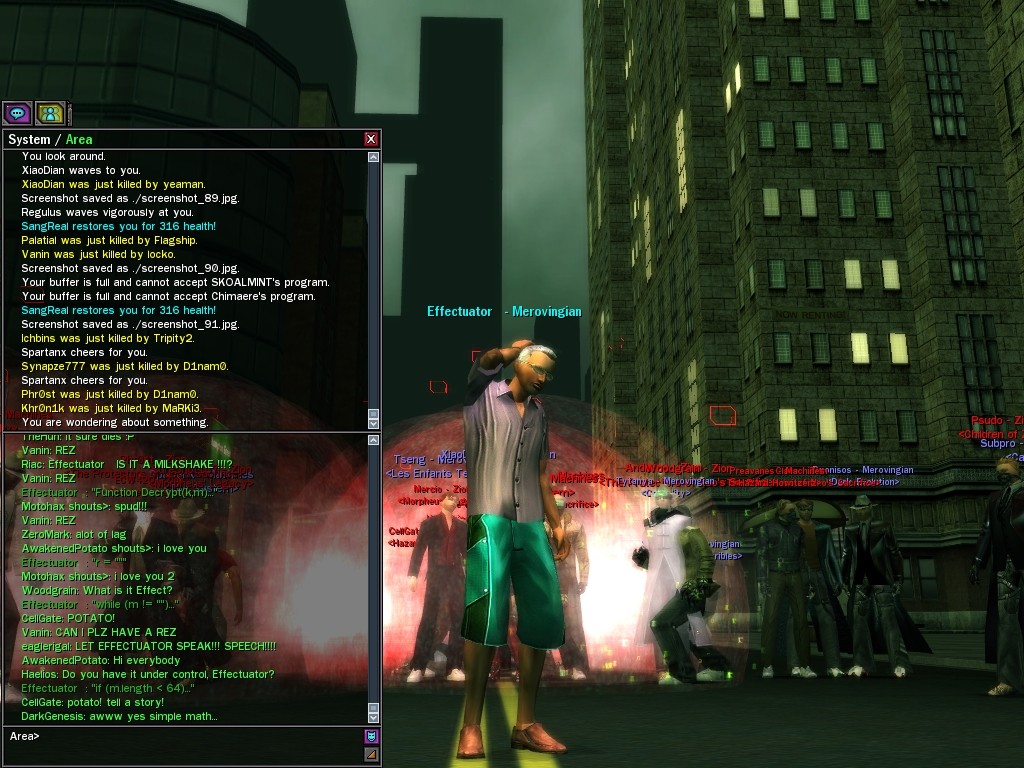
Task: Open the two-person social icon
Action: click(x=50, y=113)
